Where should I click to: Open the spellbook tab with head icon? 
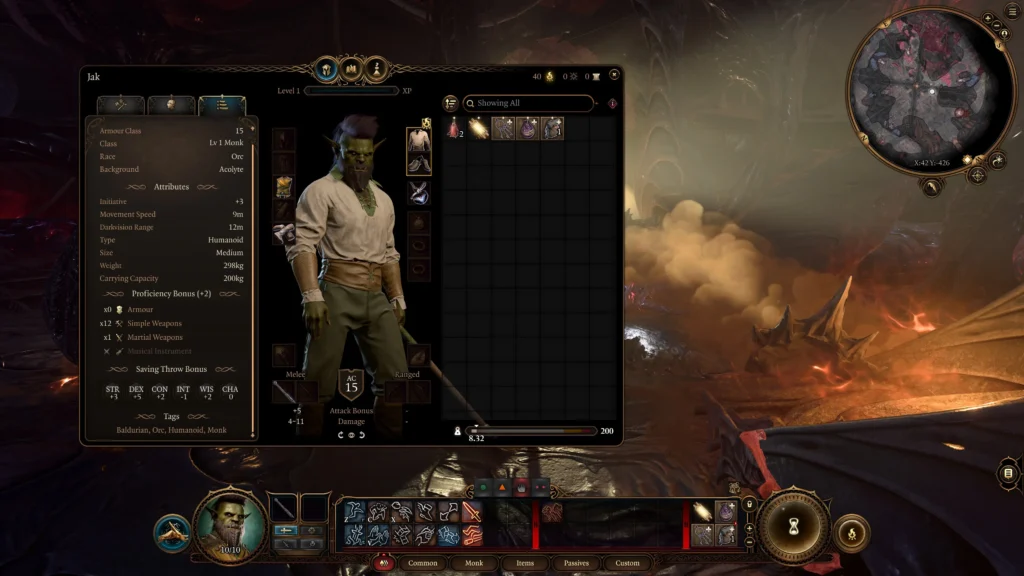(x=326, y=69)
